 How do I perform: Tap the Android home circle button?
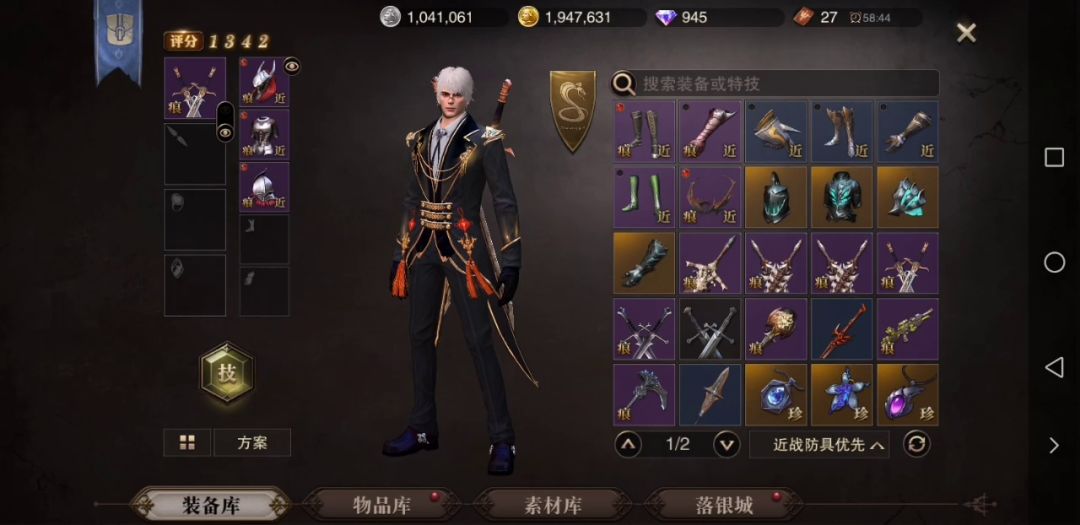(x=1054, y=262)
